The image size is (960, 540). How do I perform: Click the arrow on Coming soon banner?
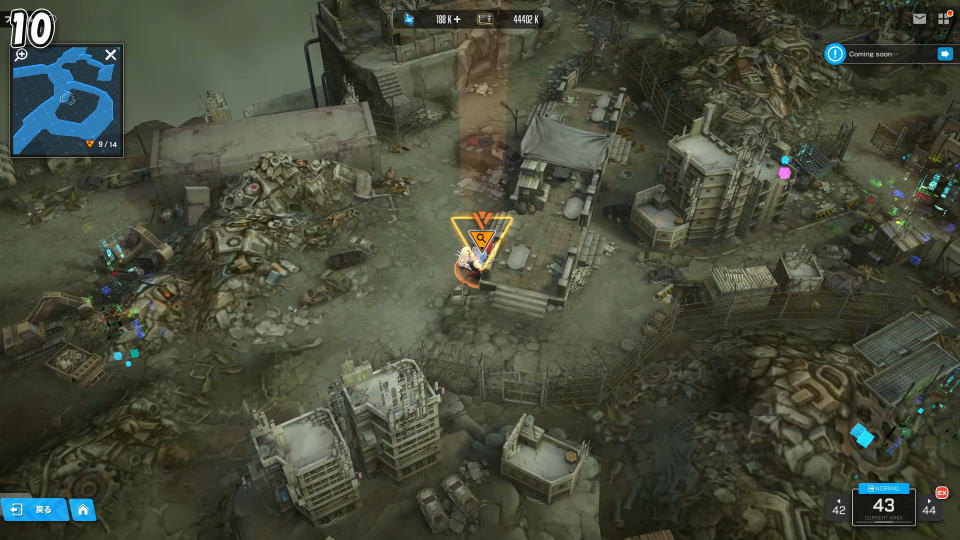tap(944, 54)
